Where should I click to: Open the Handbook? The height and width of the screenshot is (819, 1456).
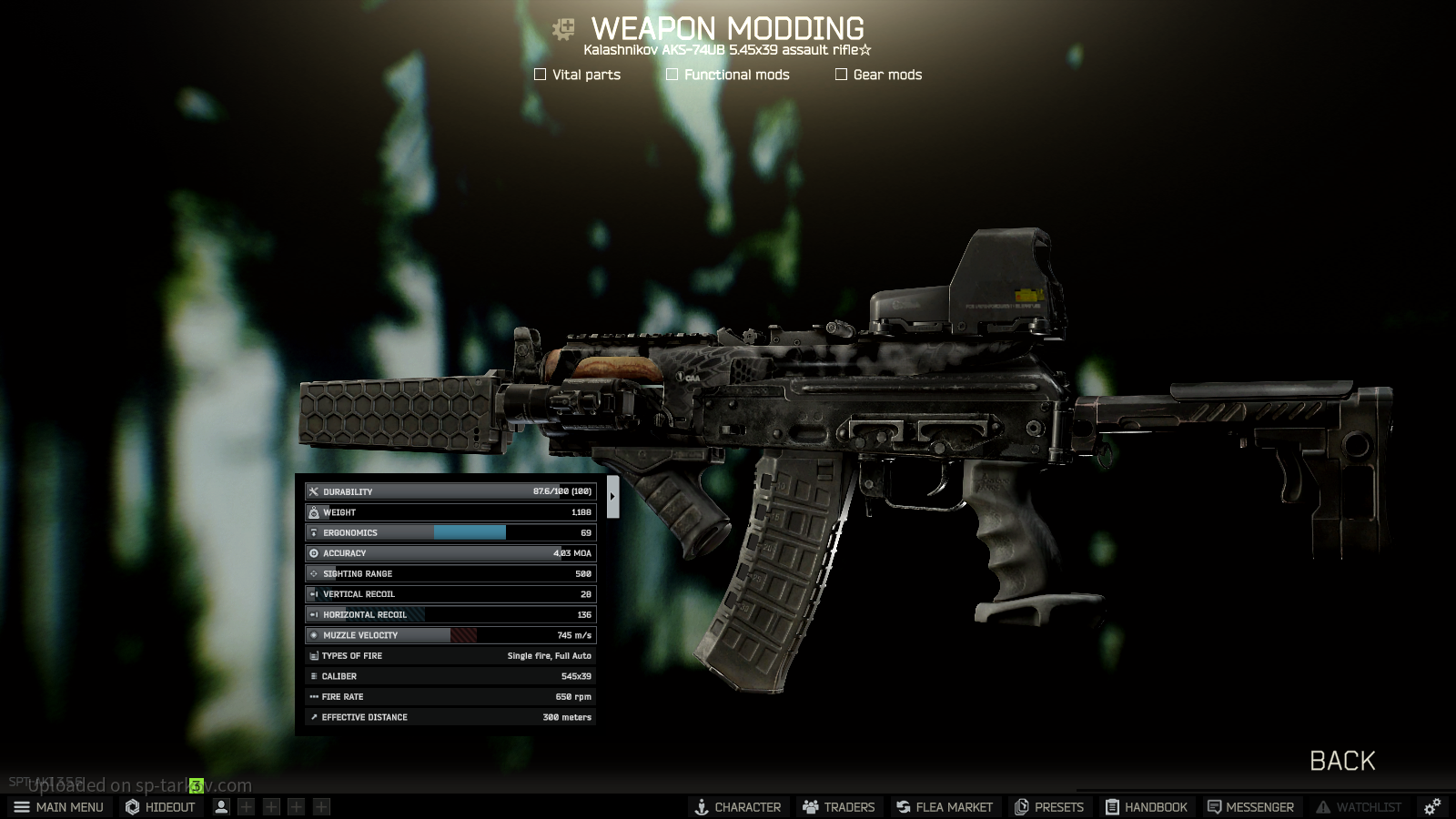coord(1147,807)
